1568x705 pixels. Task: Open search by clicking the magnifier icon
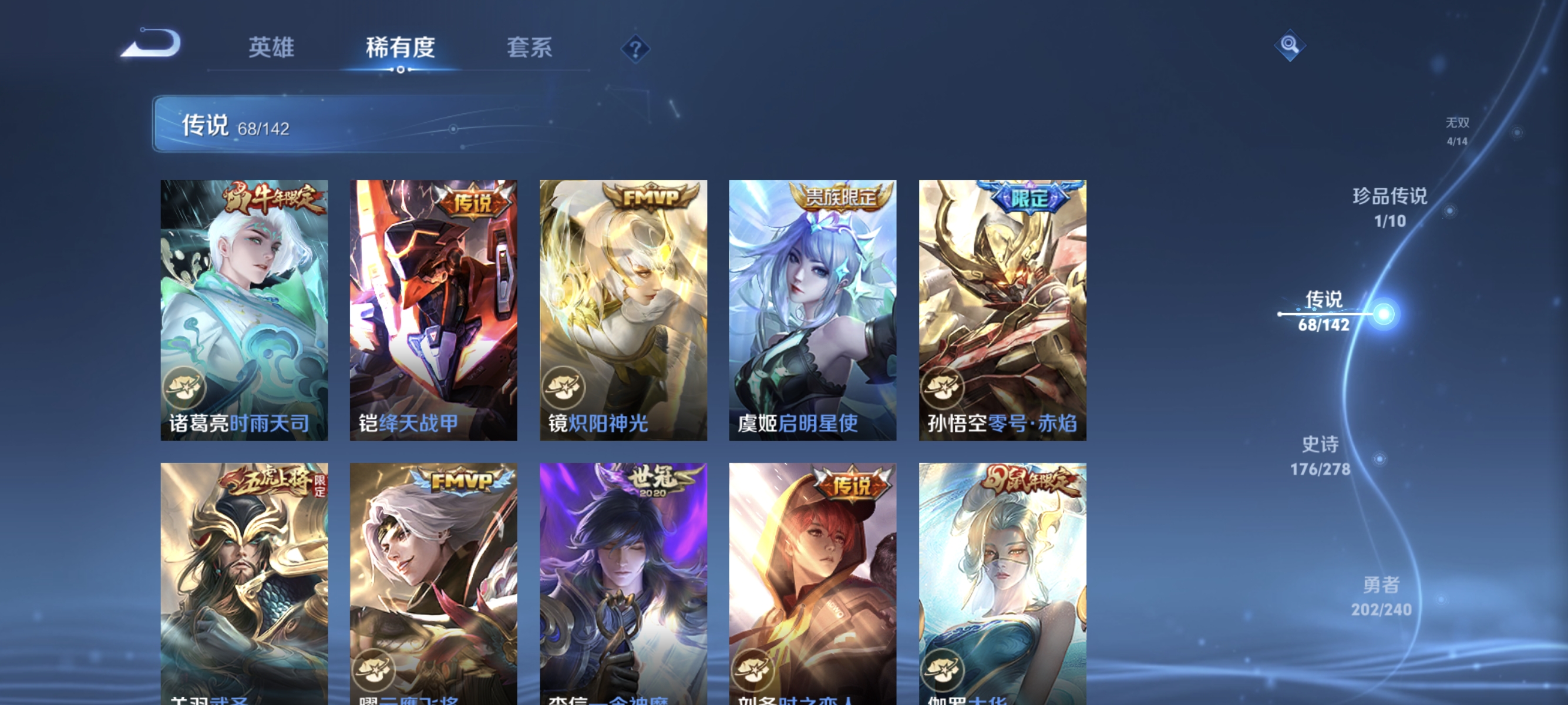pos(1290,45)
